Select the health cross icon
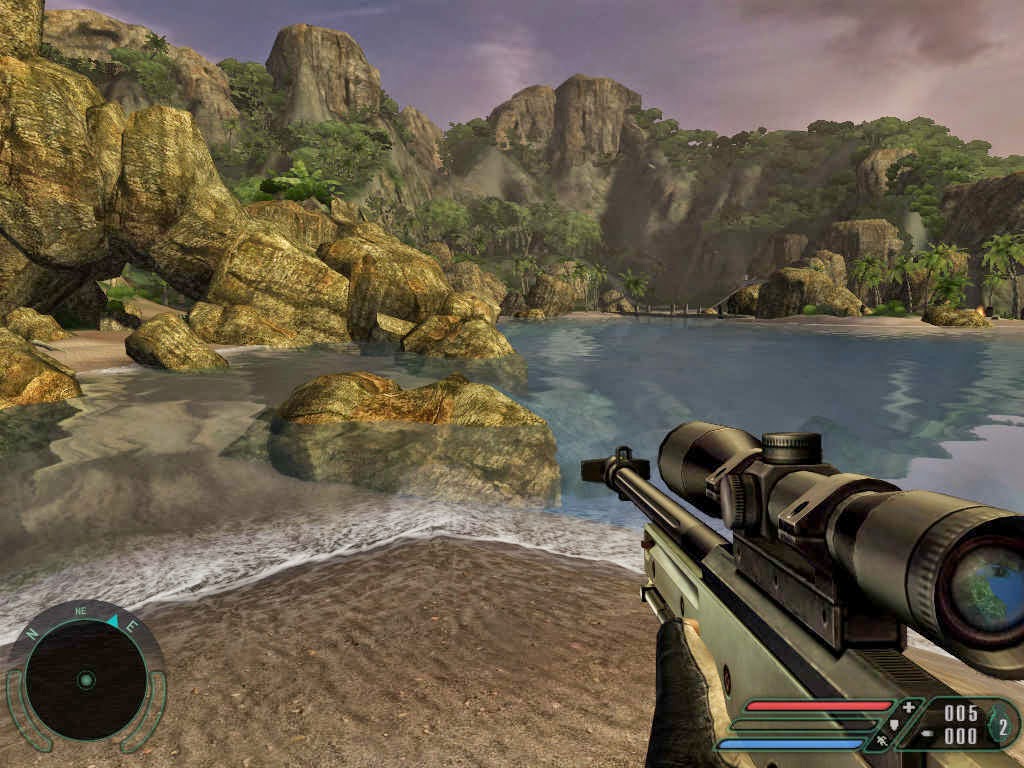The width and height of the screenshot is (1024, 768). [908, 707]
